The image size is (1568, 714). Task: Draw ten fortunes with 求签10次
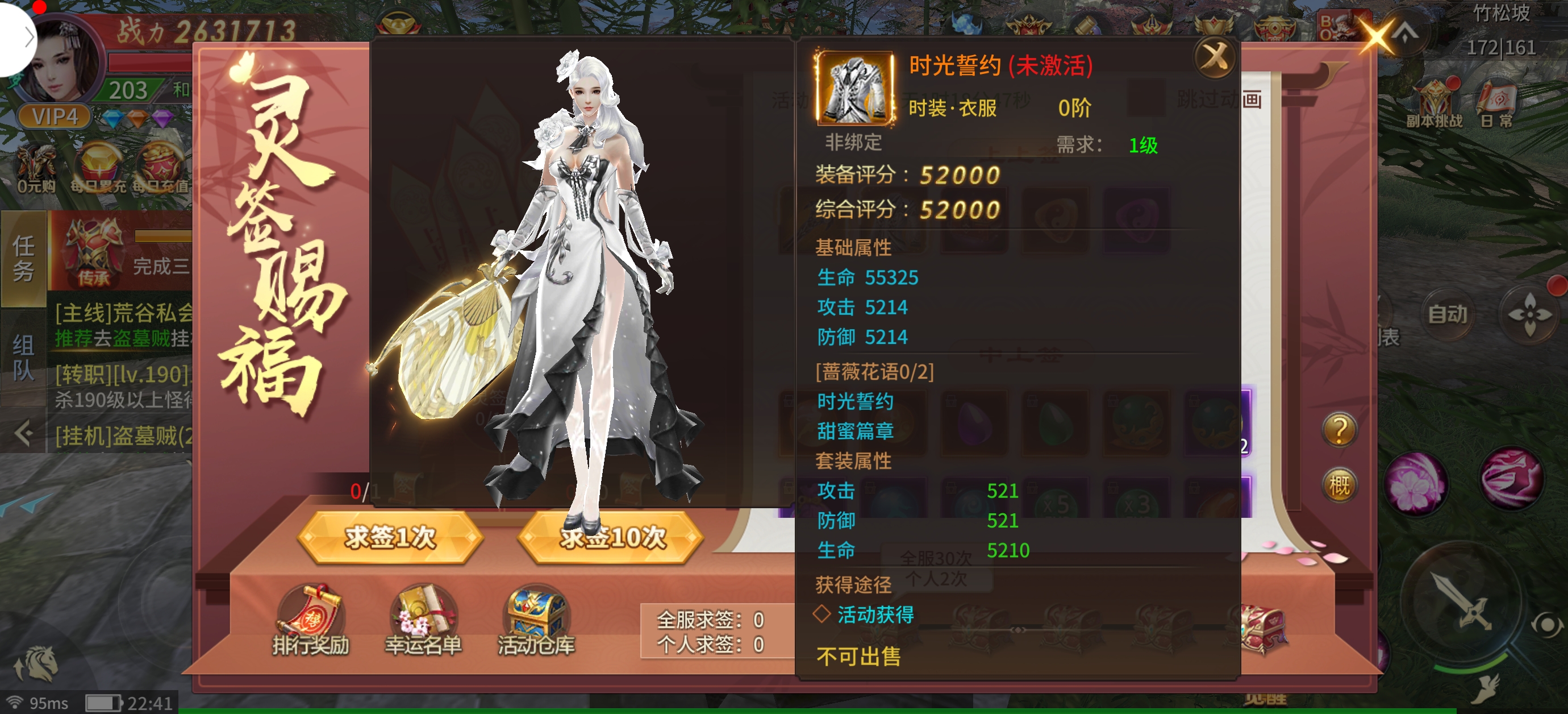(612, 537)
